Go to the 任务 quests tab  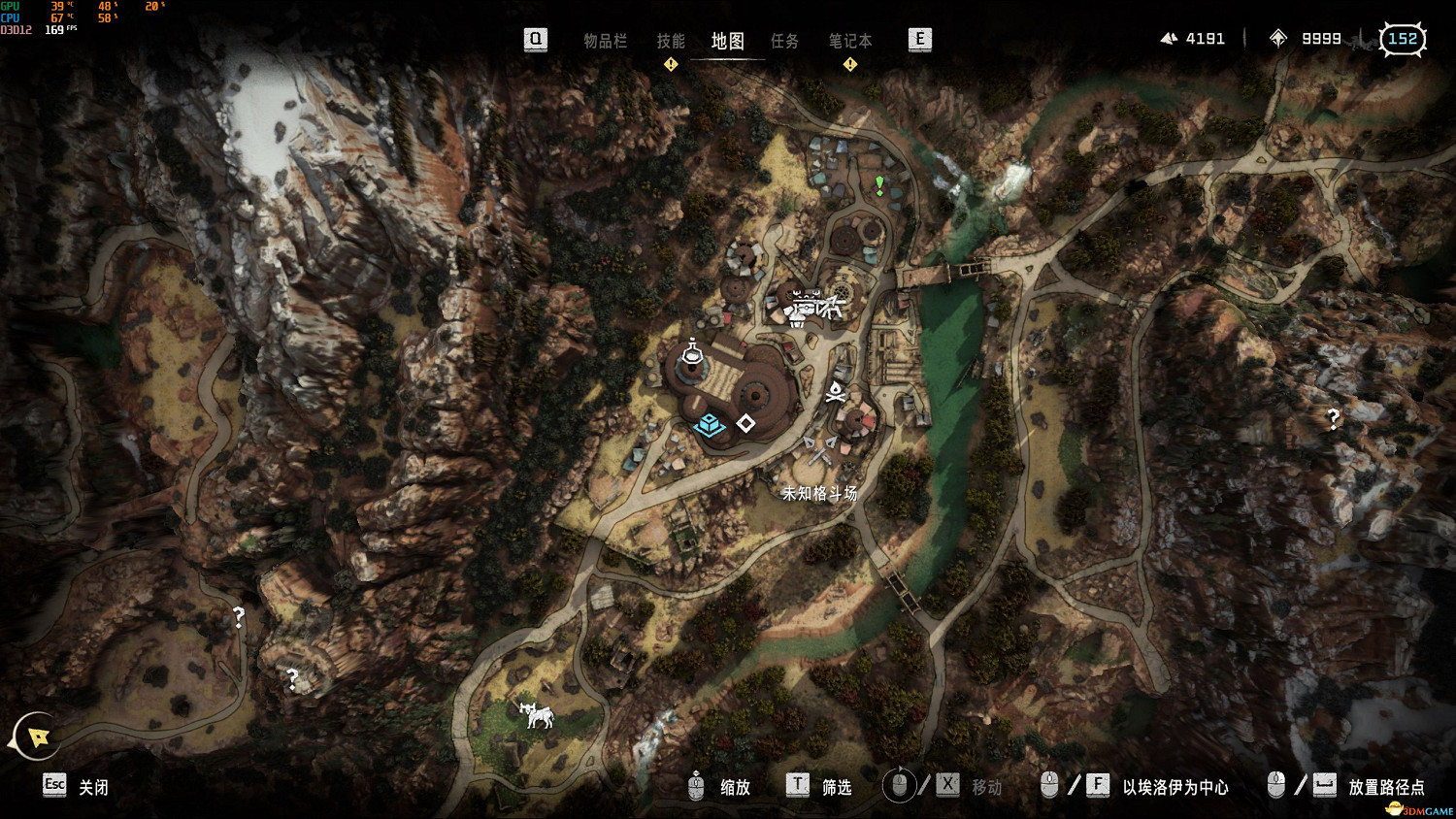pyautogui.click(x=784, y=41)
